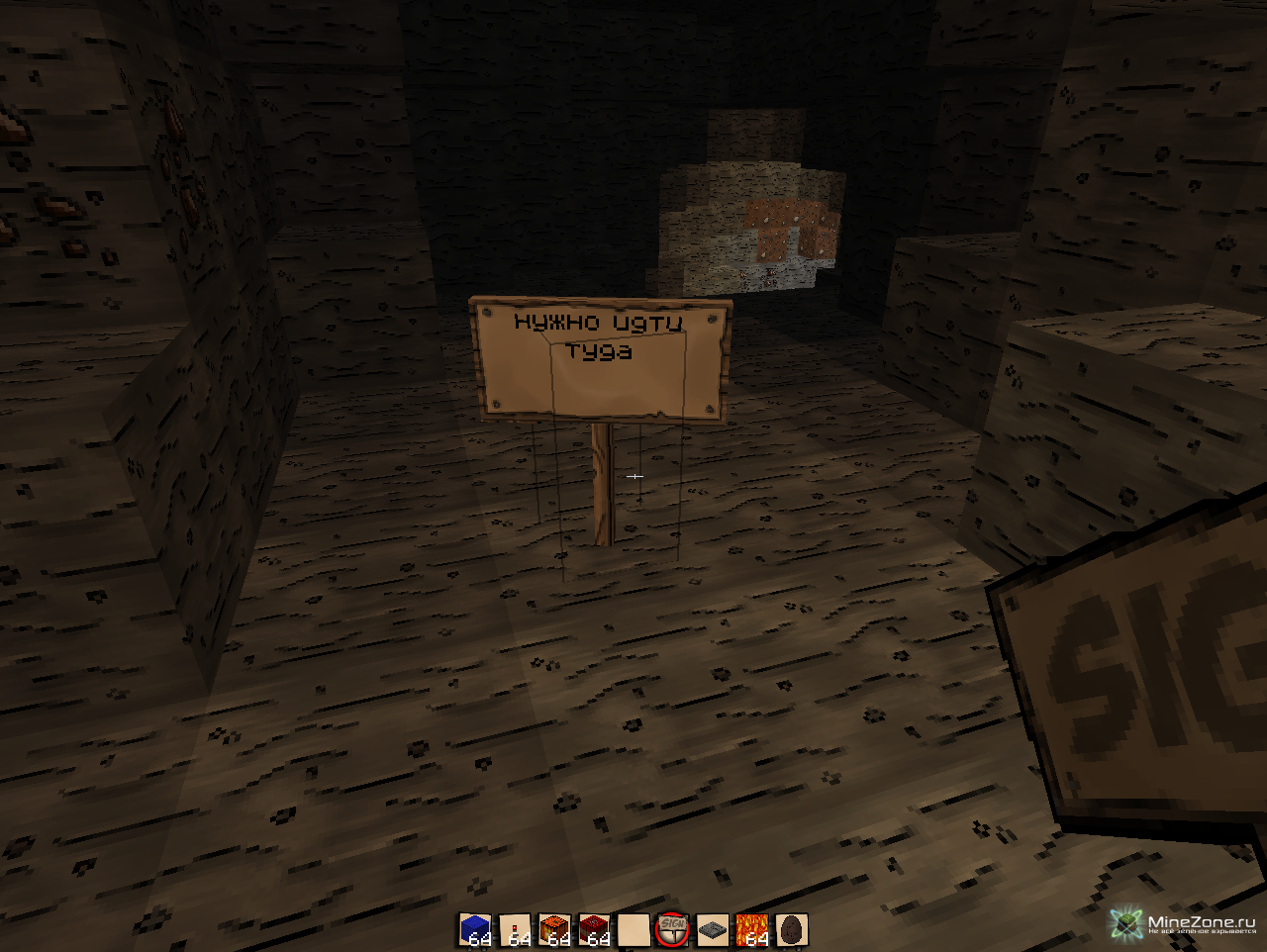
Task: Pick the sign item in the hotbar
Action: pyautogui.click(x=673, y=930)
